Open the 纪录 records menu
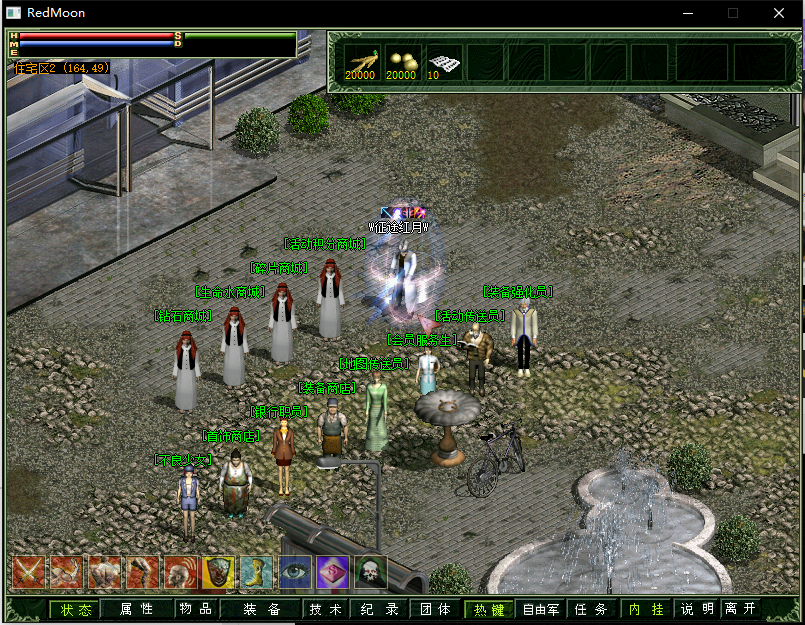Image resolution: width=805 pixels, height=625 pixels. coord(379,609)
